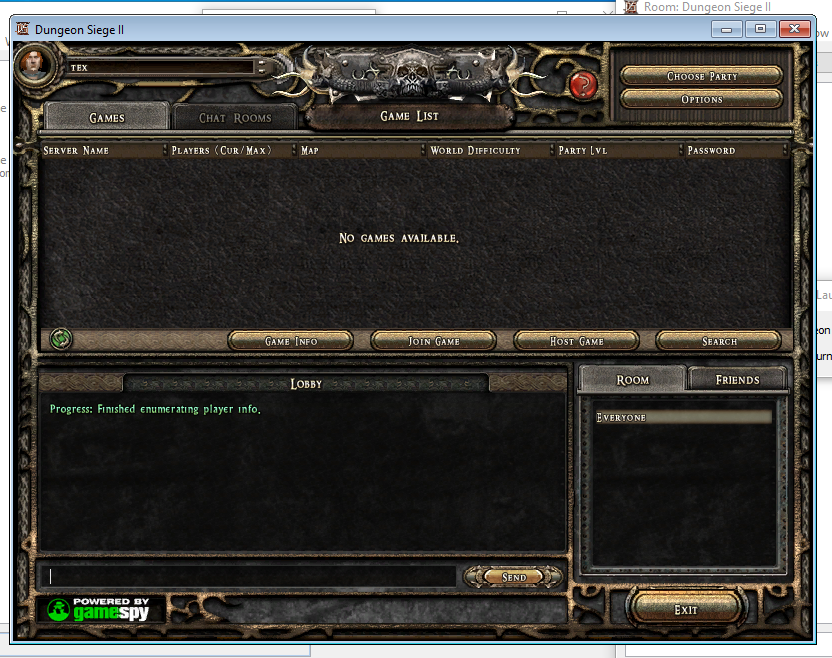The height and width of the screenshot is (658, 832).
Task: Show Game Info for a server
Action: click(x=291, y=341)
